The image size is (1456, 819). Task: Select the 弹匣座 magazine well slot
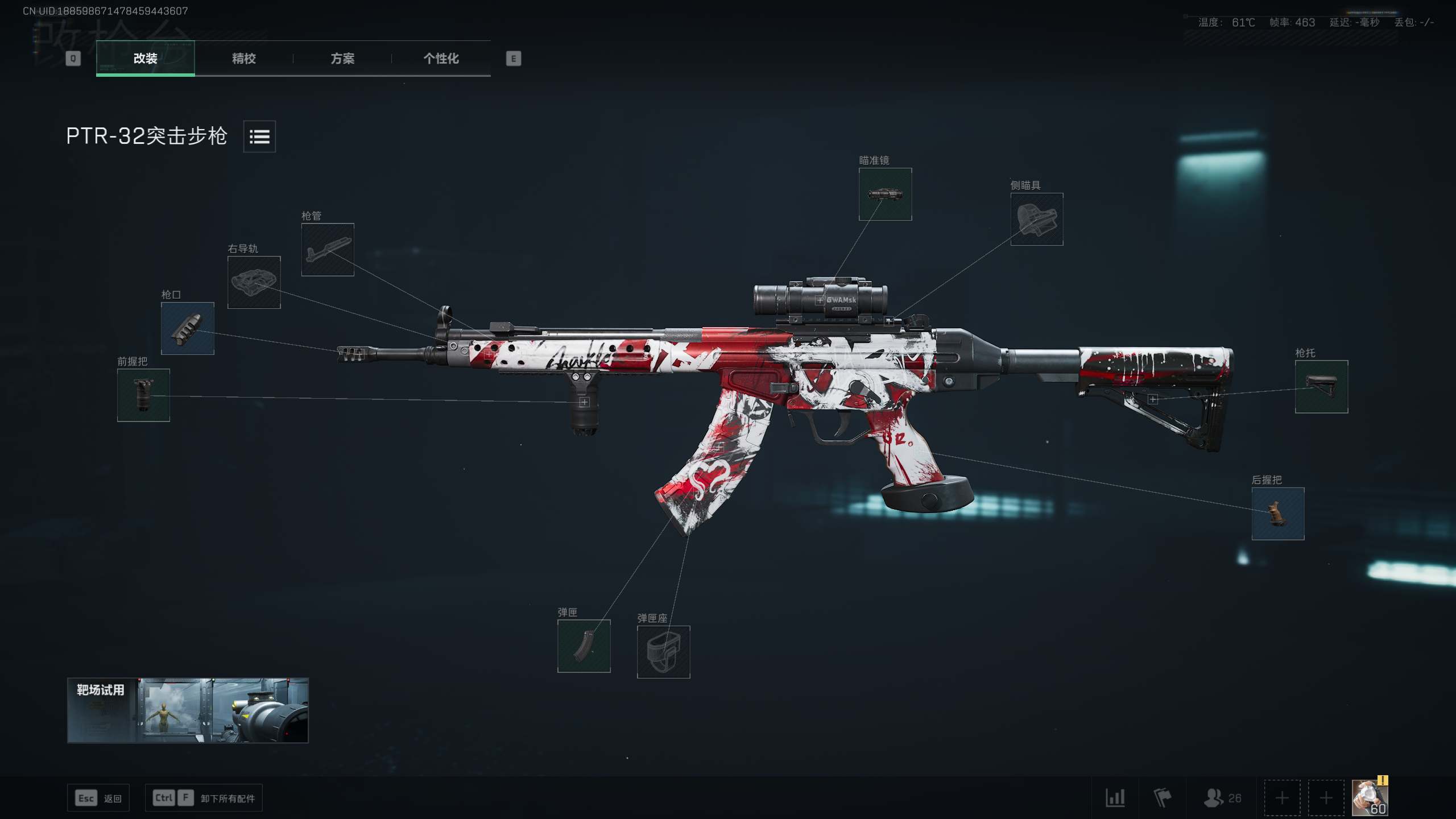click(663, 652)
